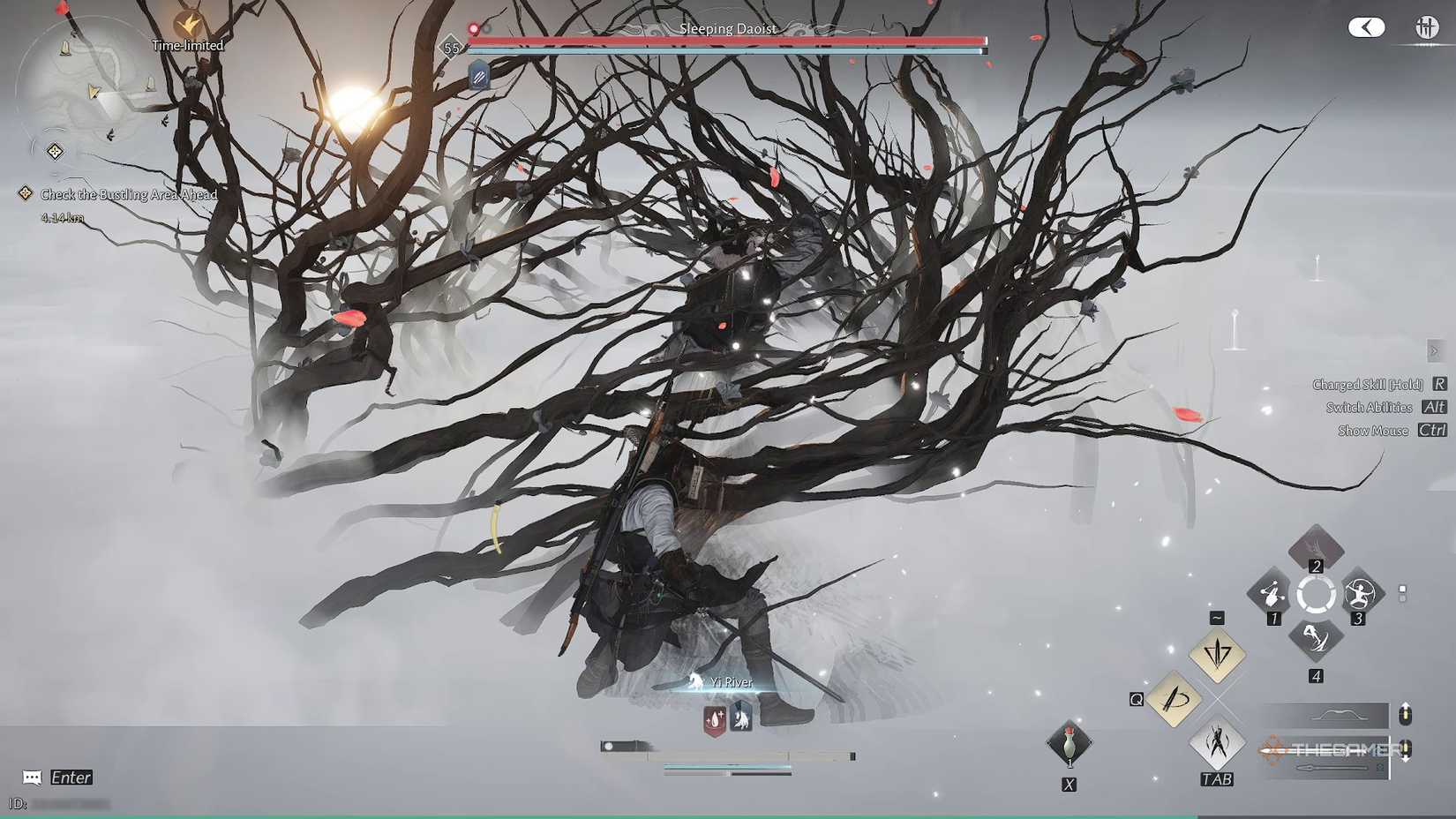Click the mouse-wheel weapon cycle arrow

click(1405, 715)
